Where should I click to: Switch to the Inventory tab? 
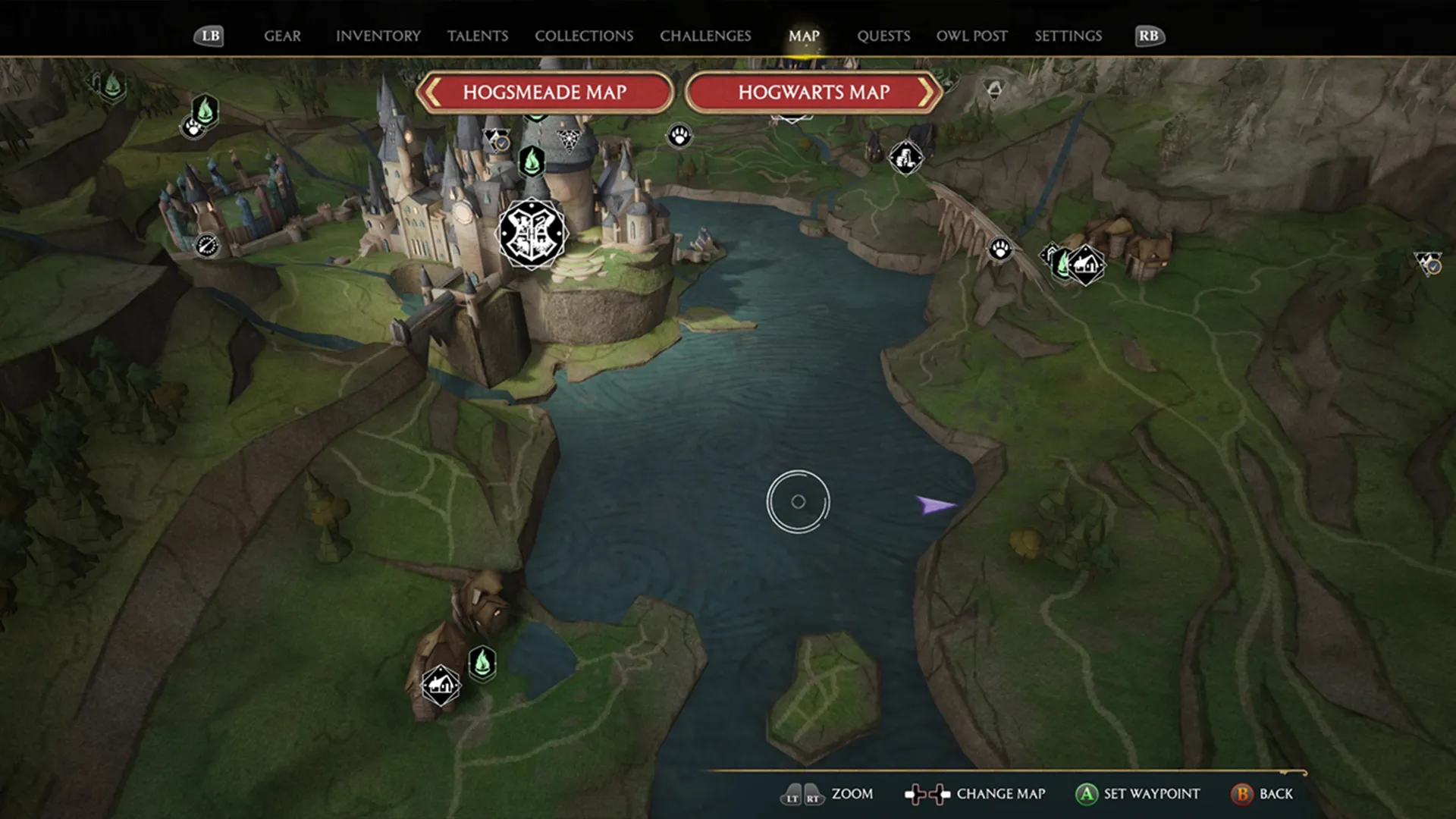tap(378, 36)
